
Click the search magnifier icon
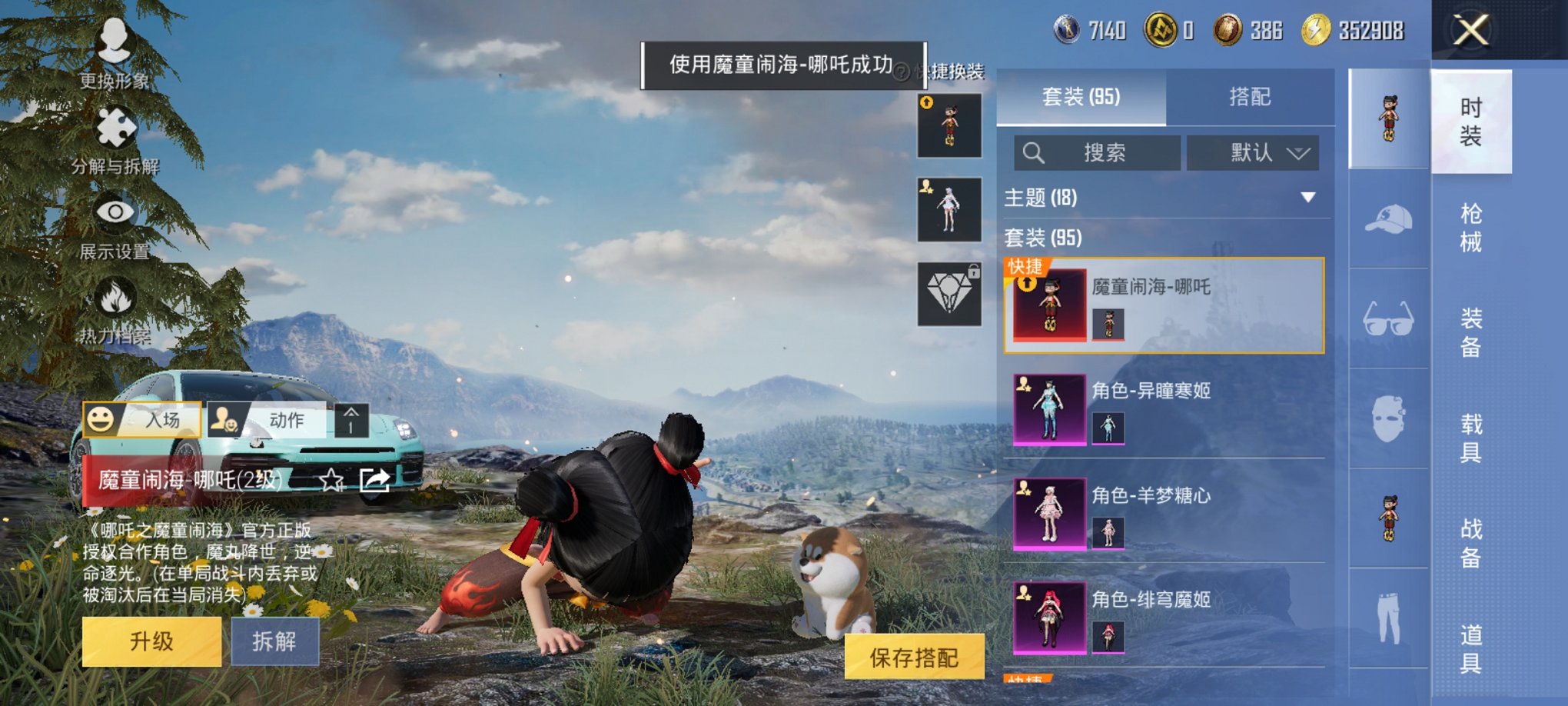click(1032, 153)
